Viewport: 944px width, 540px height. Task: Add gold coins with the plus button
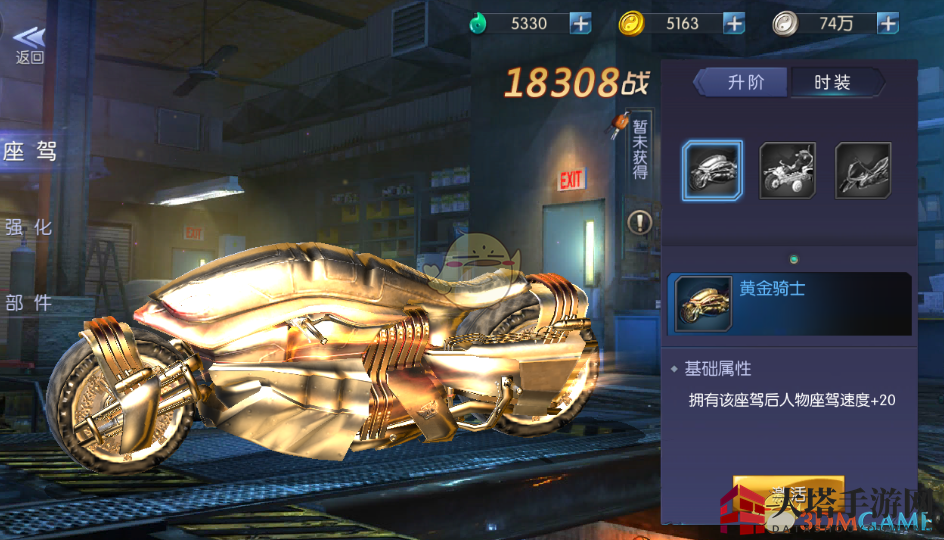point(734,23)
